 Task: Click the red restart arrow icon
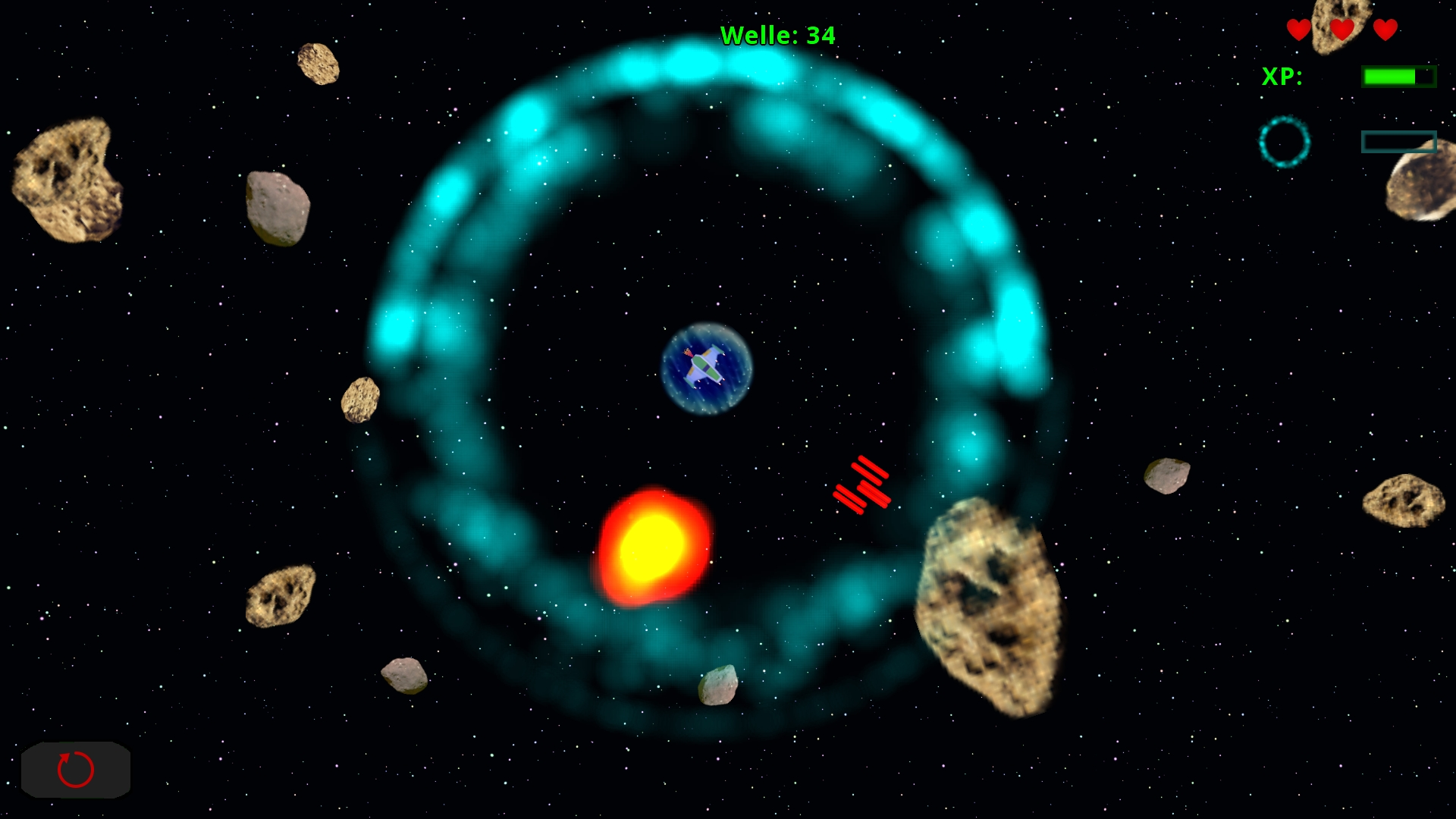(74, 770)
